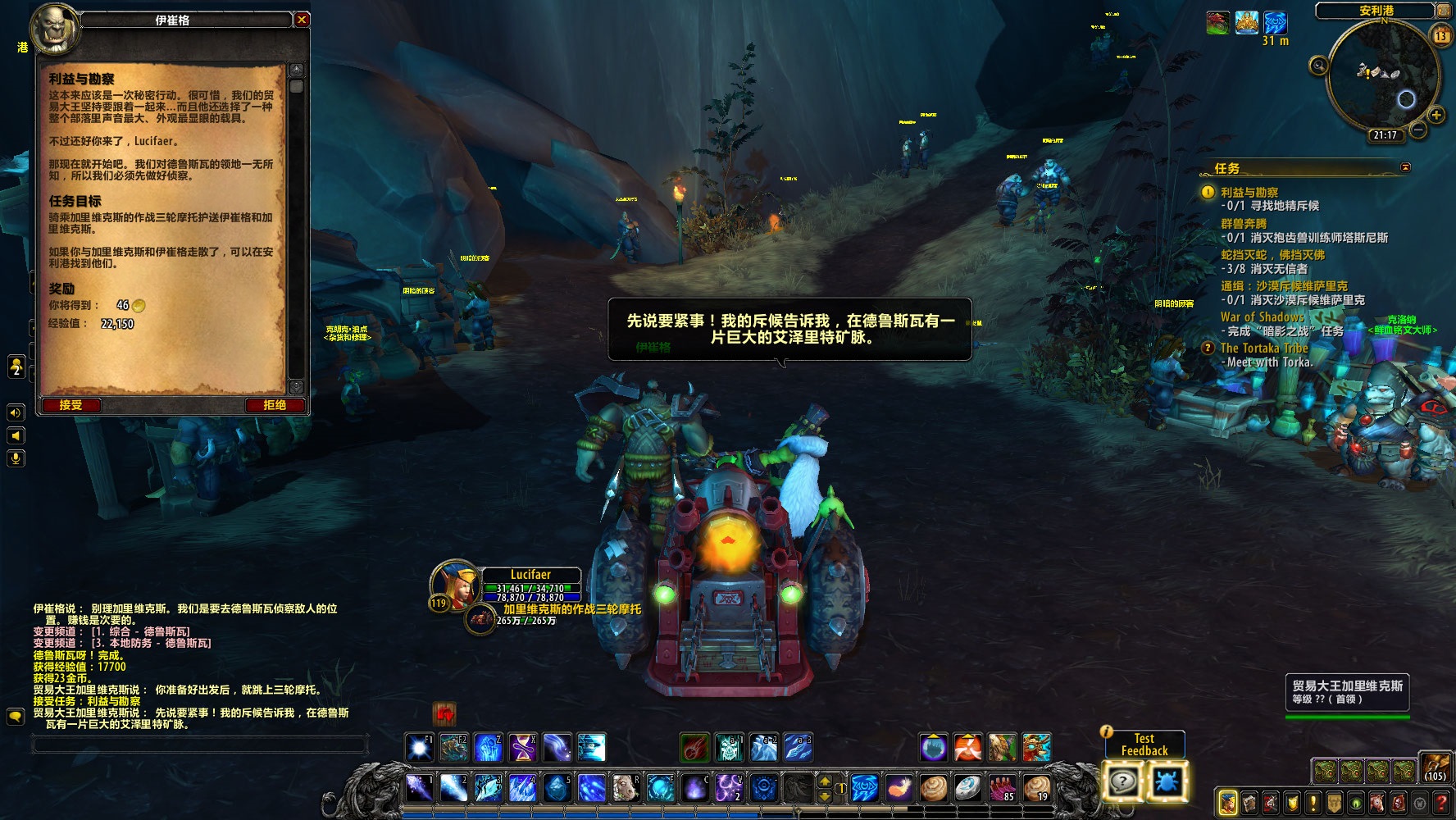Select the 利益与勘察 quest in tracker
Viewport: 1456px width, 820px height.
click(x=1249, y=192)
